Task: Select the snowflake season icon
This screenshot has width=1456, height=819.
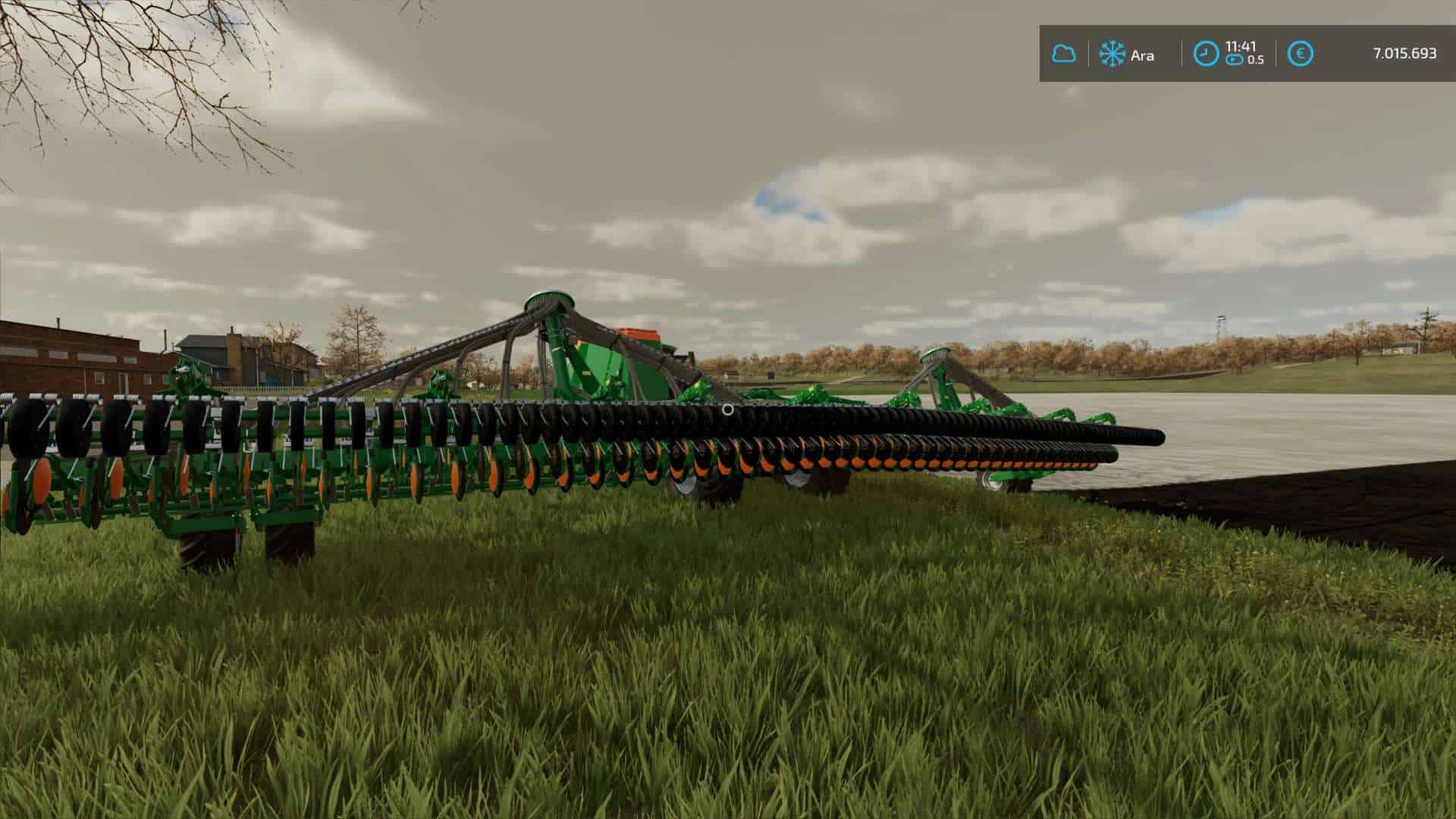Action: (x=1112, y=54)
